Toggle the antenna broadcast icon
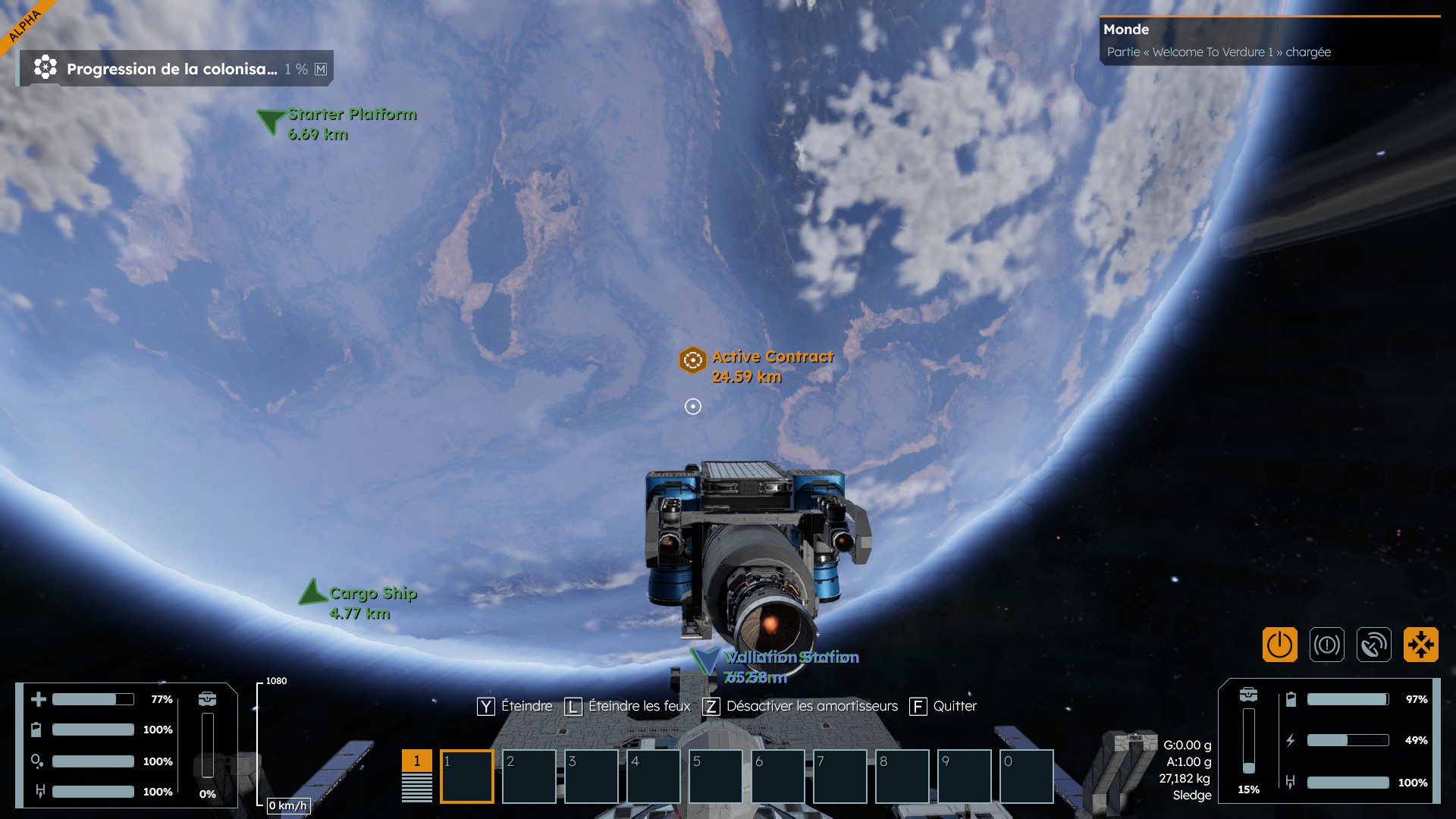The width and height of the screenshot is (1456, 819). click(x=1373, y=645)
